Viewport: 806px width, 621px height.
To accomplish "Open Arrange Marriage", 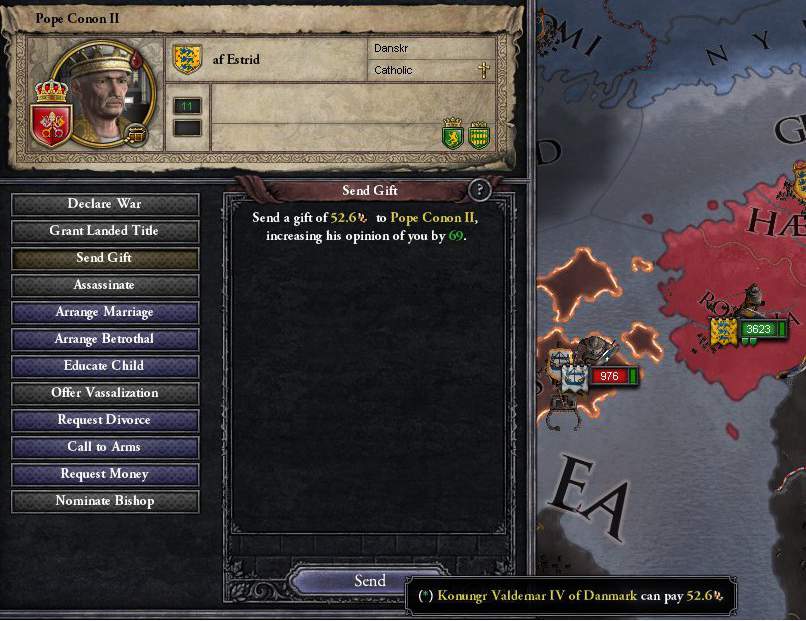I will (105, 312).
